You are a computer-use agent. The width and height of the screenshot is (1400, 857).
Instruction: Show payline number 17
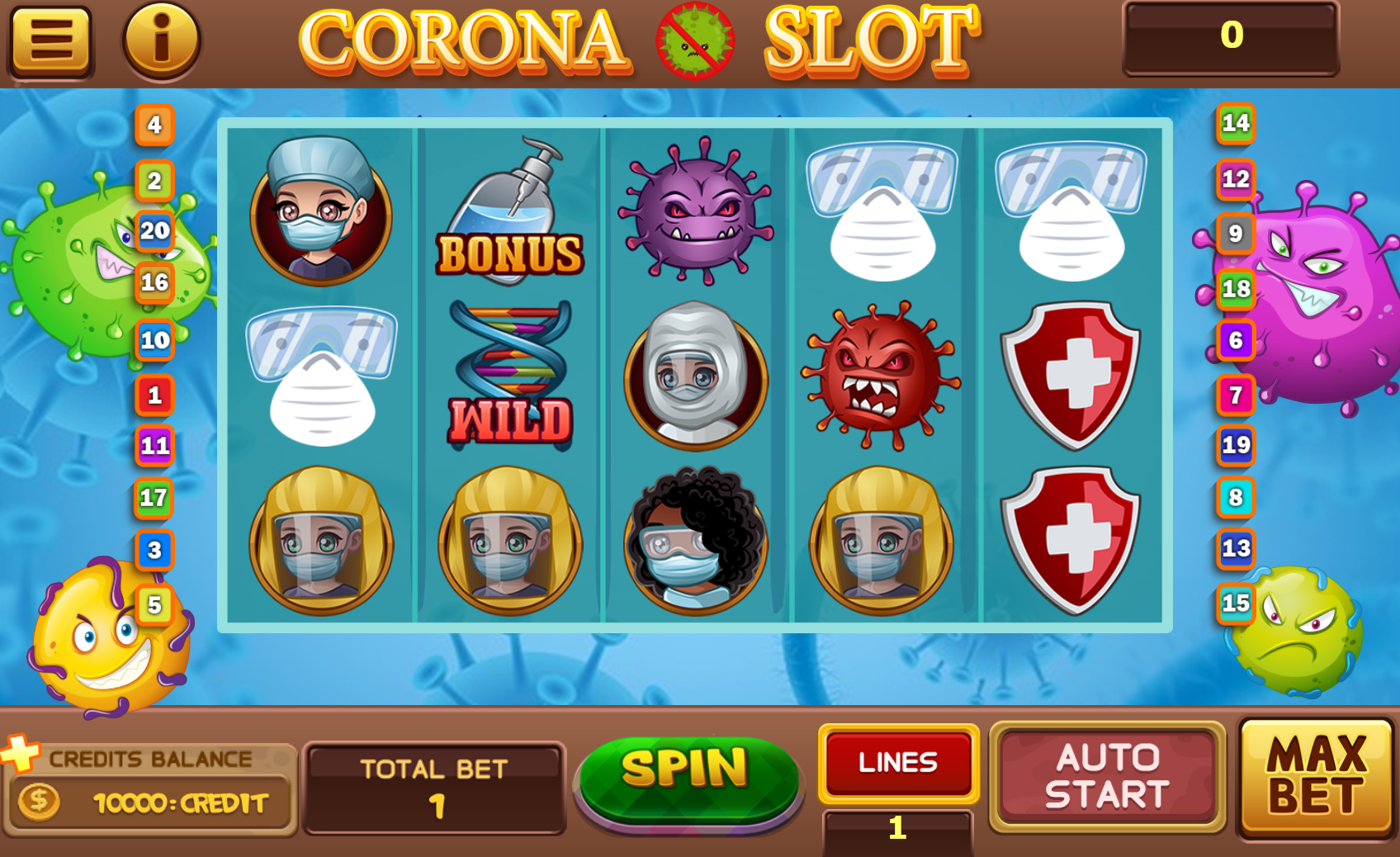click(154, 498)
